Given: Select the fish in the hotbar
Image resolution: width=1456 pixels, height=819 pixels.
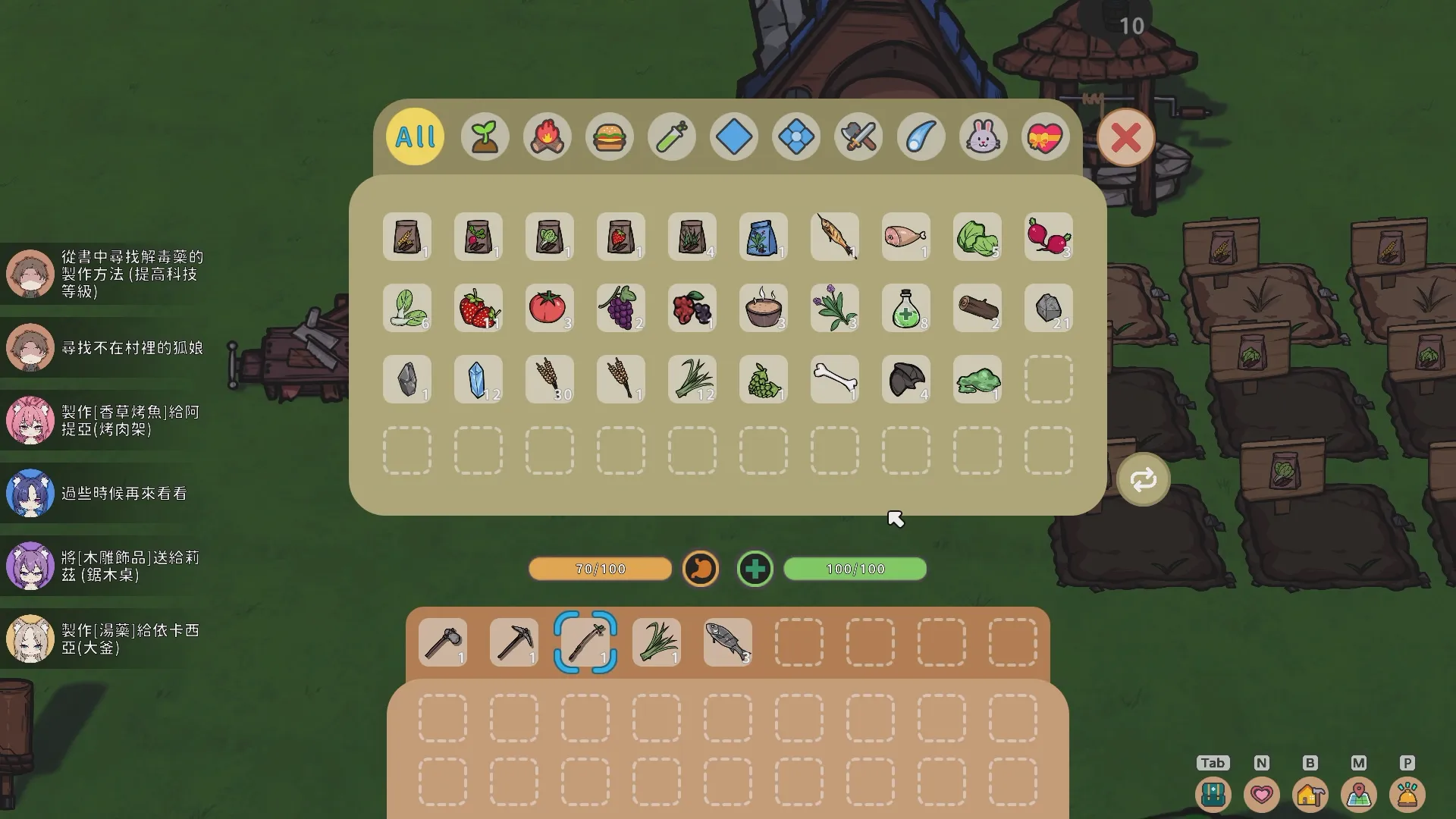Looking at the screenshot, I should [728, 642].
